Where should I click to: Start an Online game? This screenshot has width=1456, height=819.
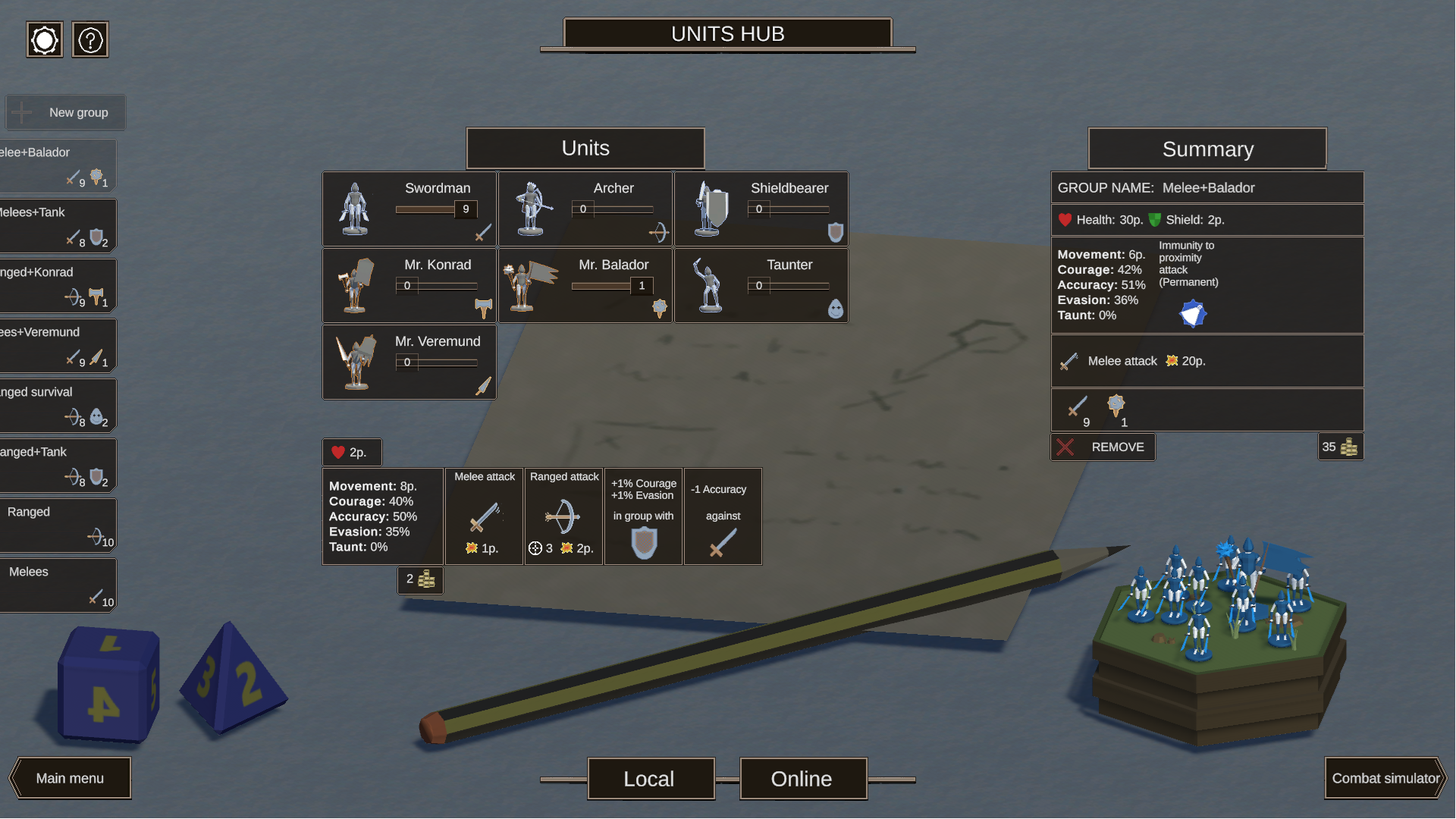click(802, 779)
